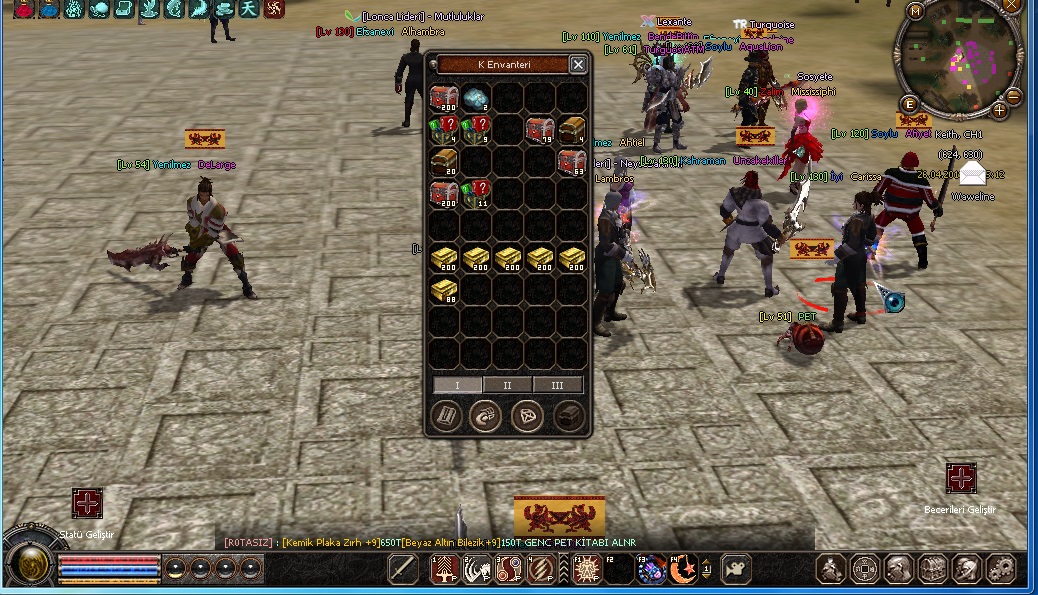
Task: Select the mystery box stack of 11
Action: (476, 193)
